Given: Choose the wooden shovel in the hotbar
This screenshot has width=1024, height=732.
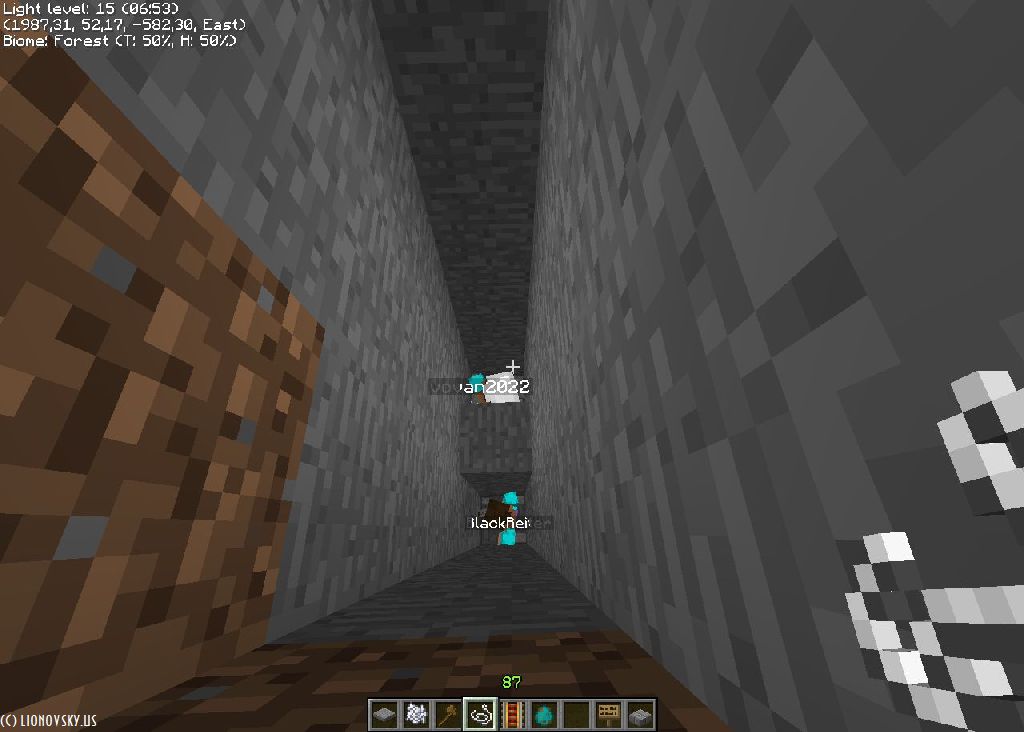Looking at the screenshot, I should [x=447, y=715].
